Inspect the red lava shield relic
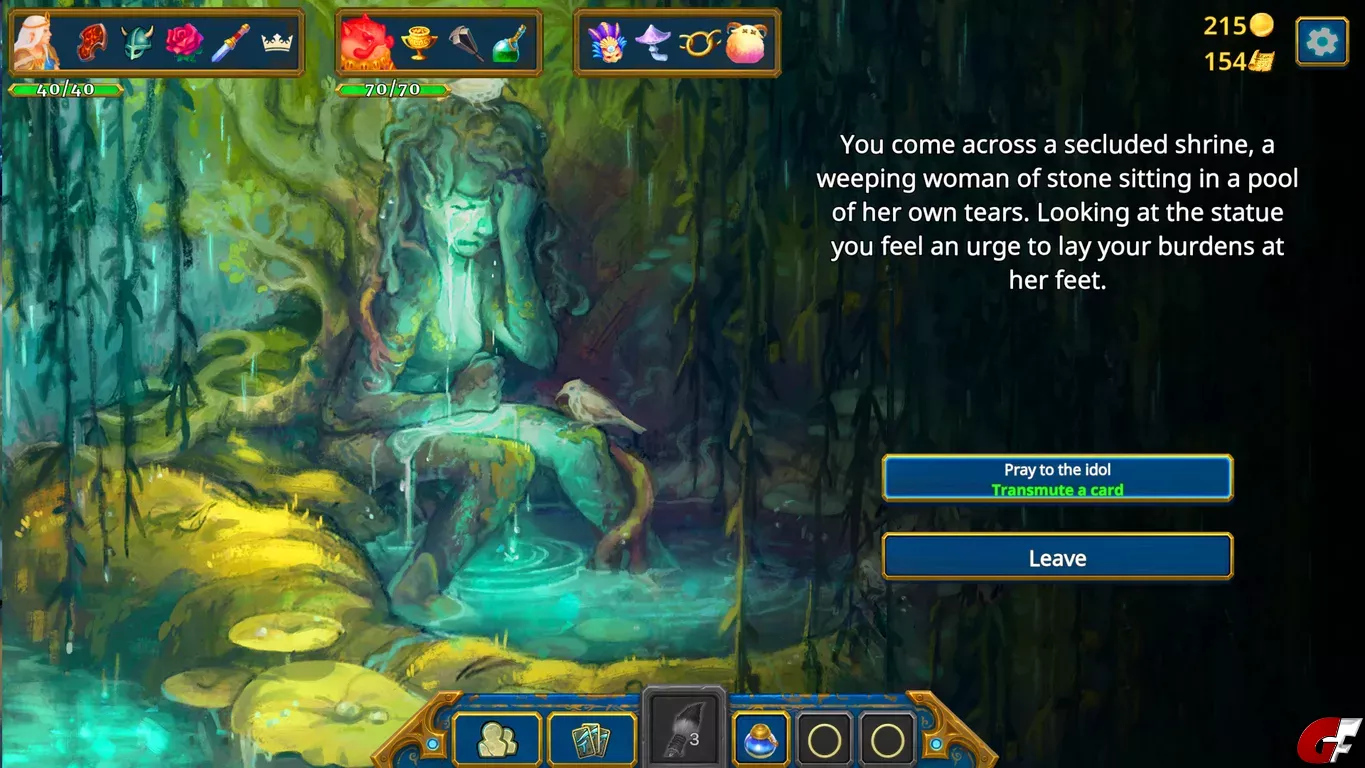 tap(95, 43)
